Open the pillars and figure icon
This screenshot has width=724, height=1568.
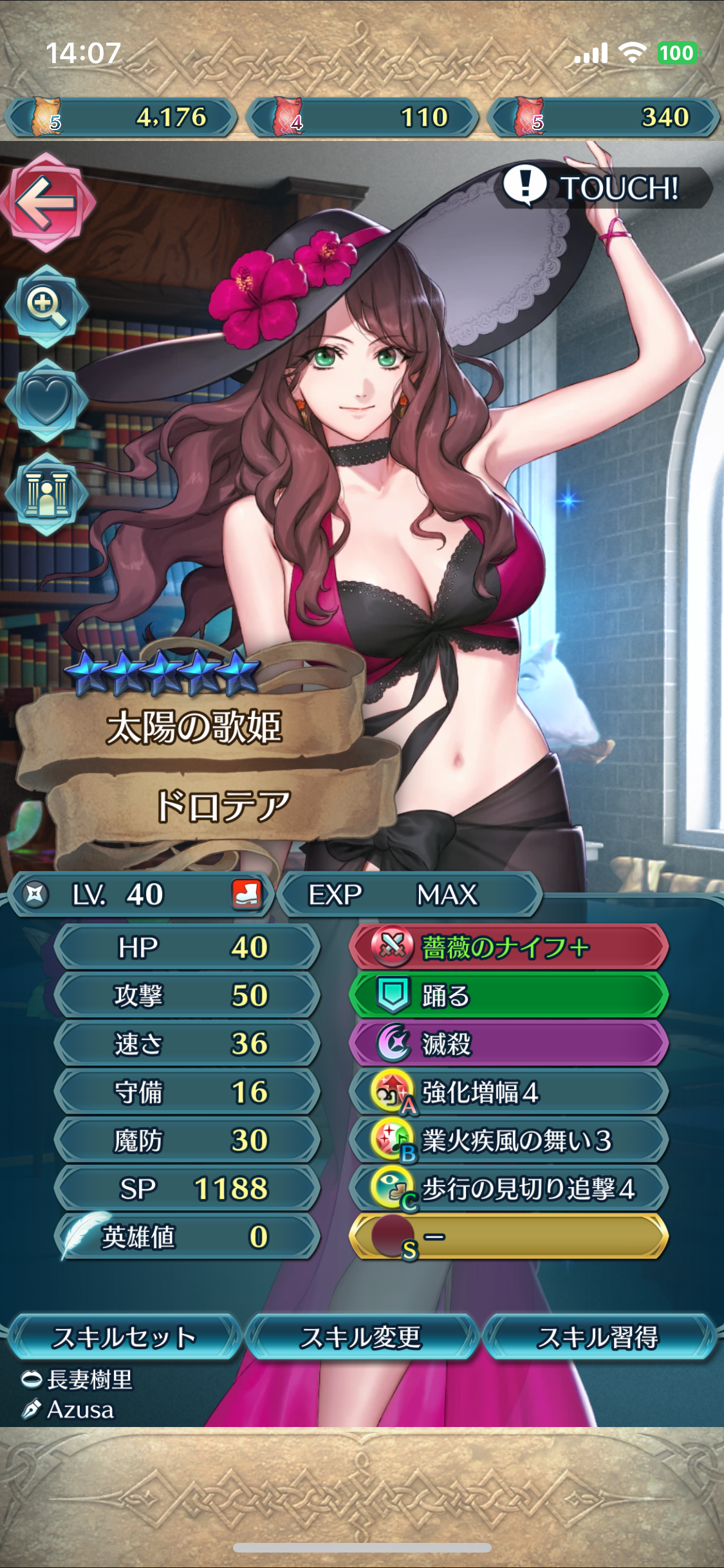tap(46, 494)
